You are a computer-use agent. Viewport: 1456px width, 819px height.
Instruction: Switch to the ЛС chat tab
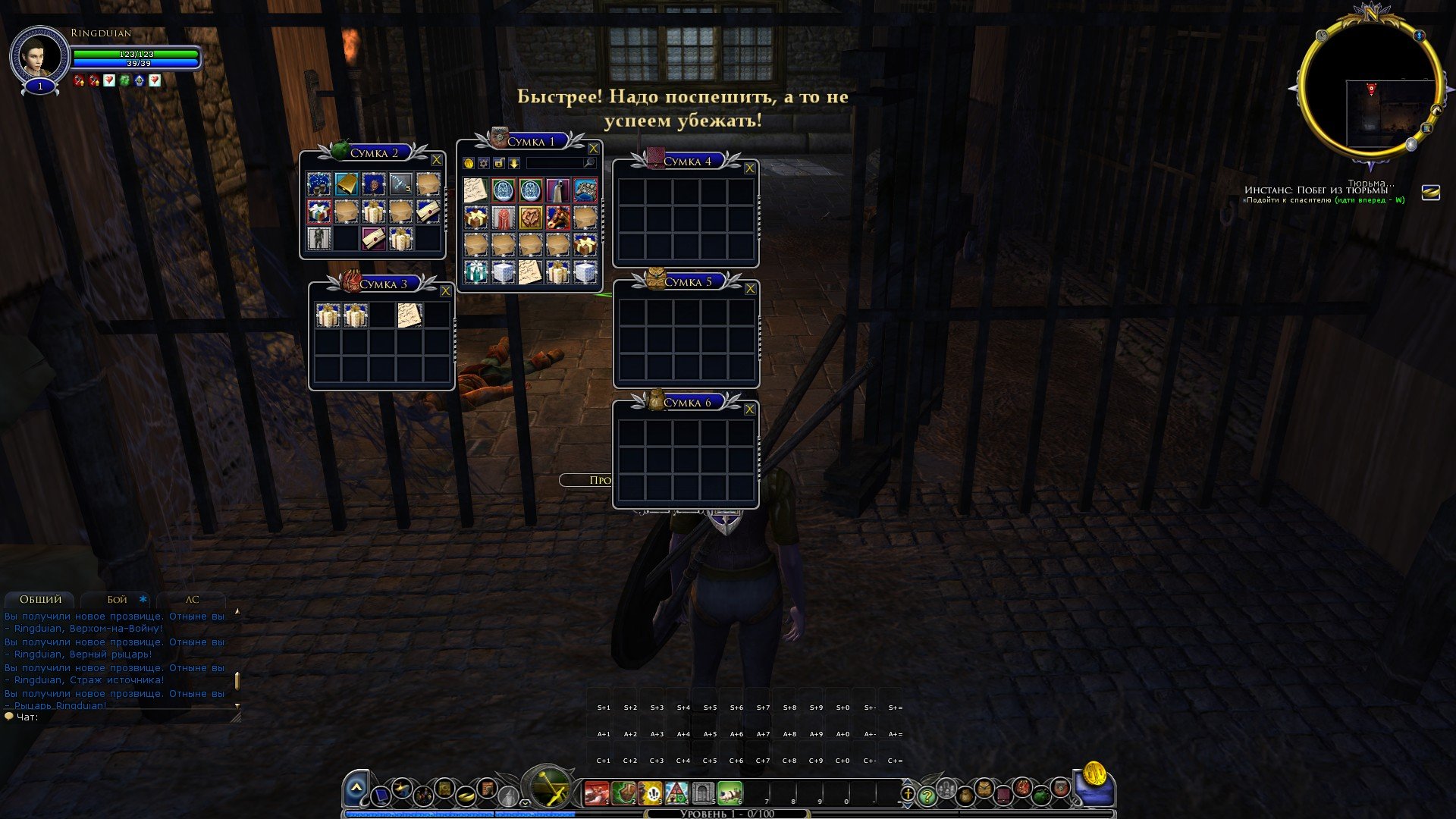click(192, 599)
